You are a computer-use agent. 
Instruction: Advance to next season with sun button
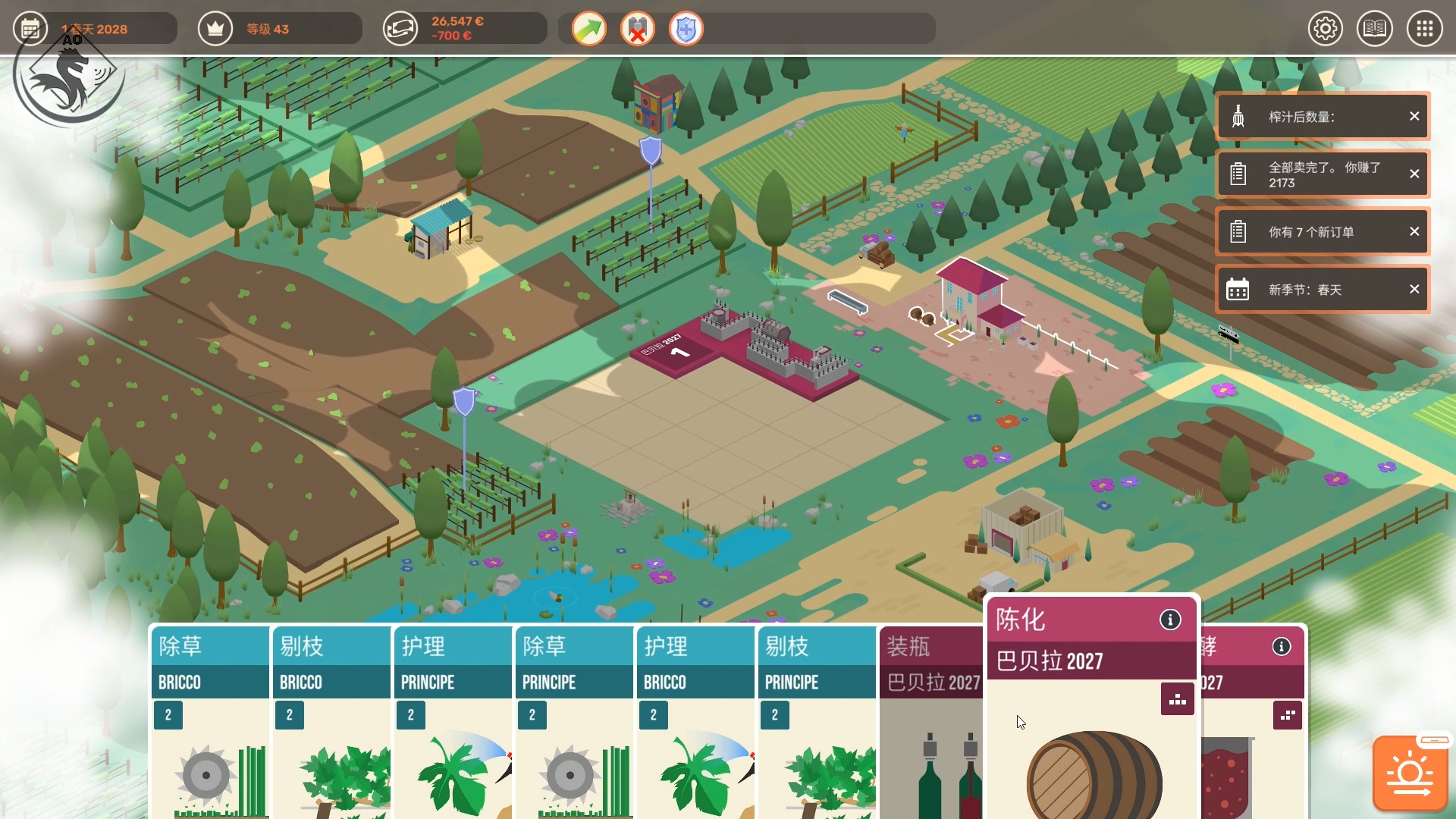pos(1410,773)
